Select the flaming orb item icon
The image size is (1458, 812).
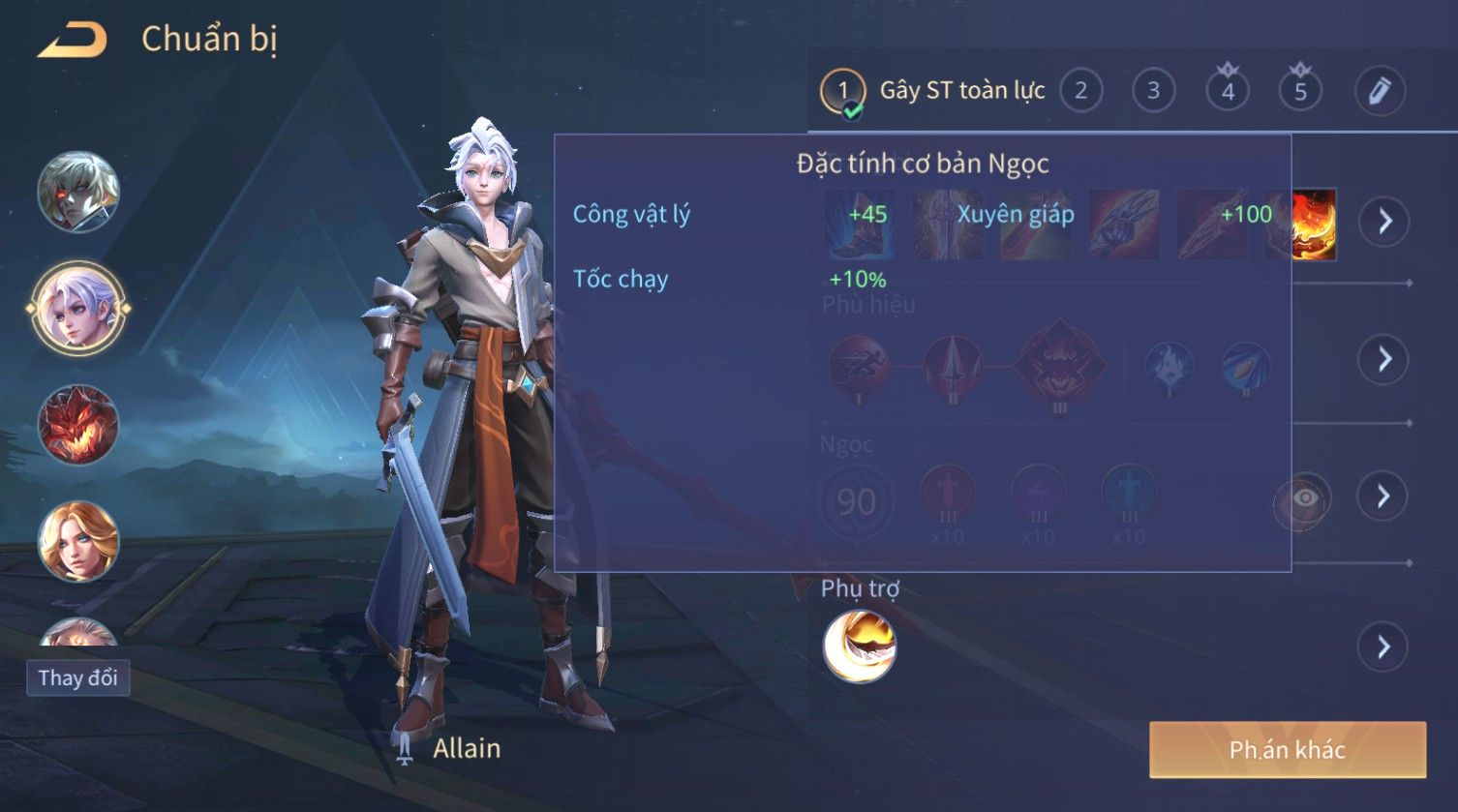1313,225
